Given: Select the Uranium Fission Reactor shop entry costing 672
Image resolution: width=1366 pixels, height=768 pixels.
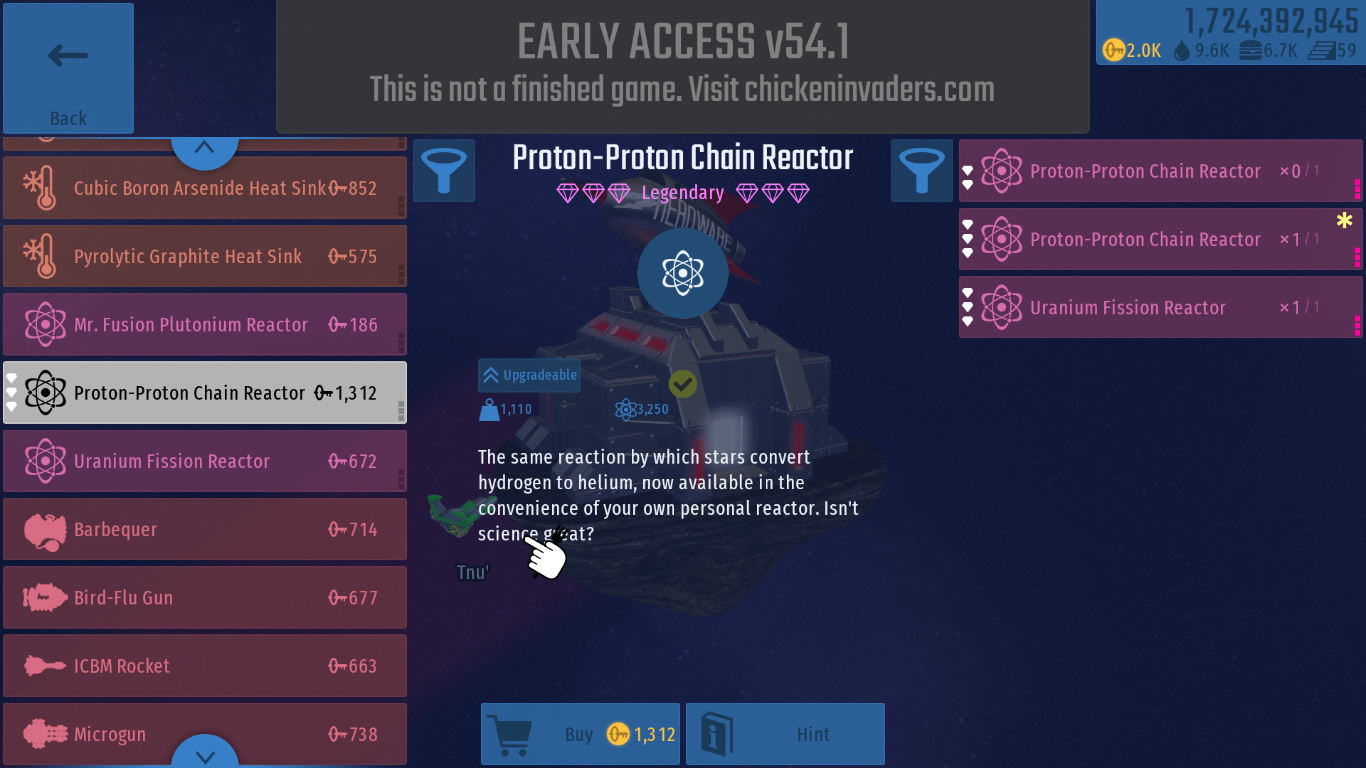Looking at the screenshot, I should pyautogui.click(x=204, y=461).
